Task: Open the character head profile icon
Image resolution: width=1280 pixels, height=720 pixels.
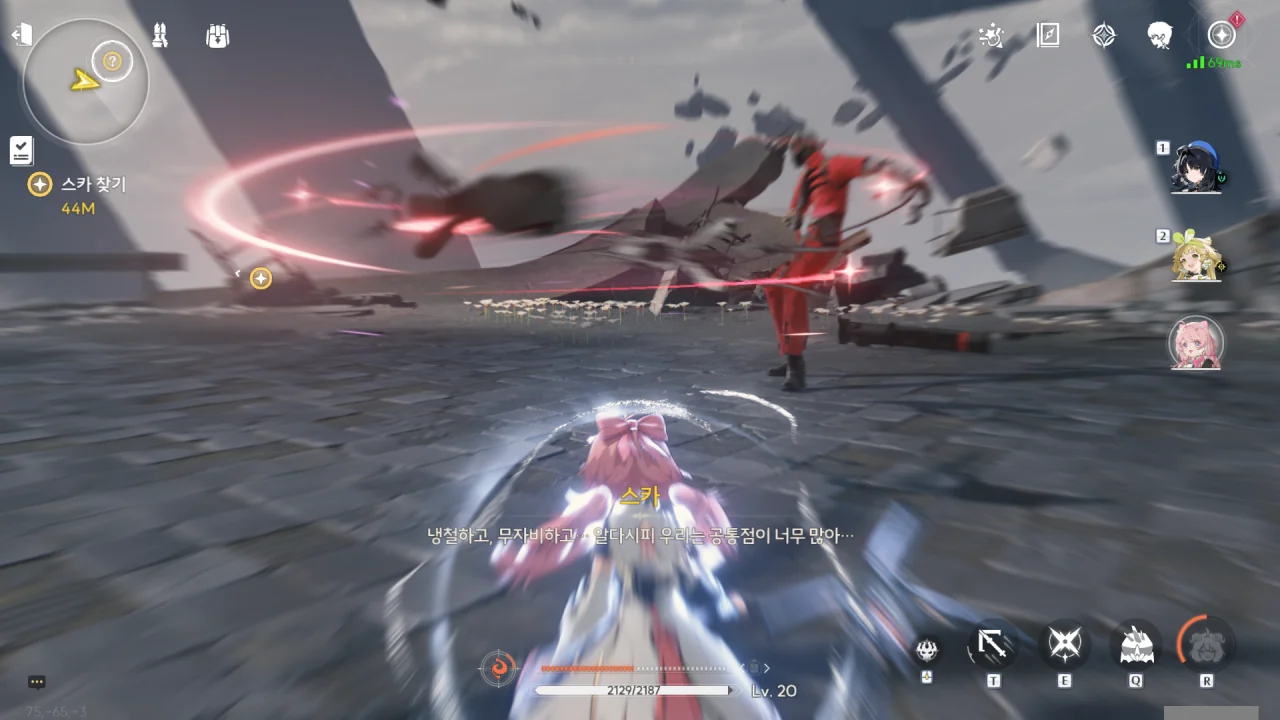Action: pos(1160,36)
